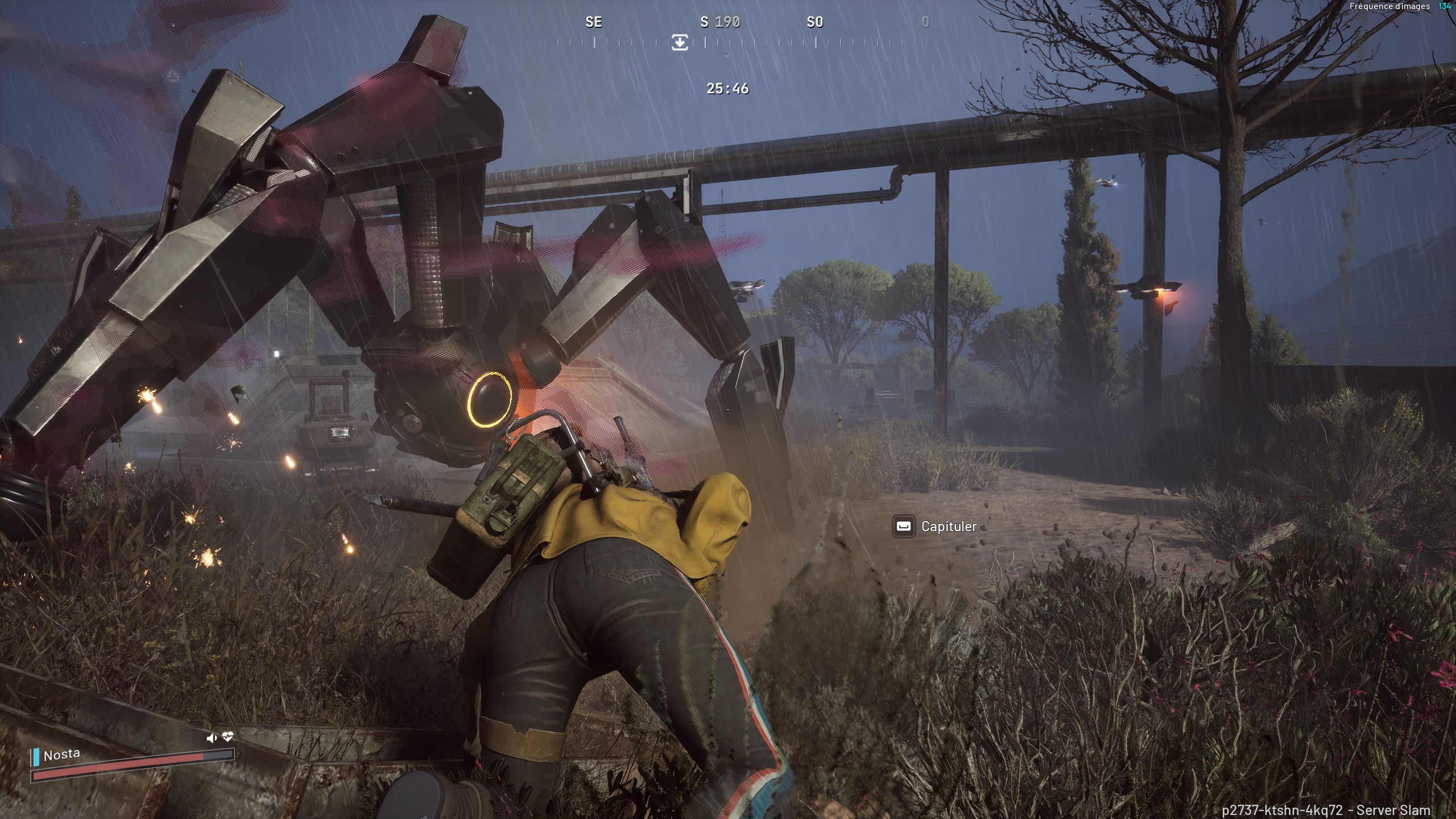
Task: Click the extraction marker on the compass
Action: point(680,42)
